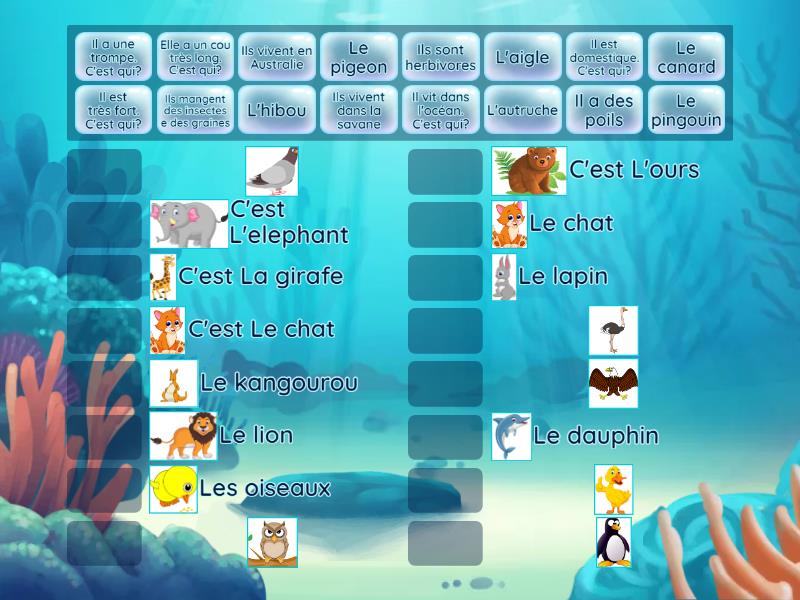Select the "Il est domestique" tile

(604, 58)
